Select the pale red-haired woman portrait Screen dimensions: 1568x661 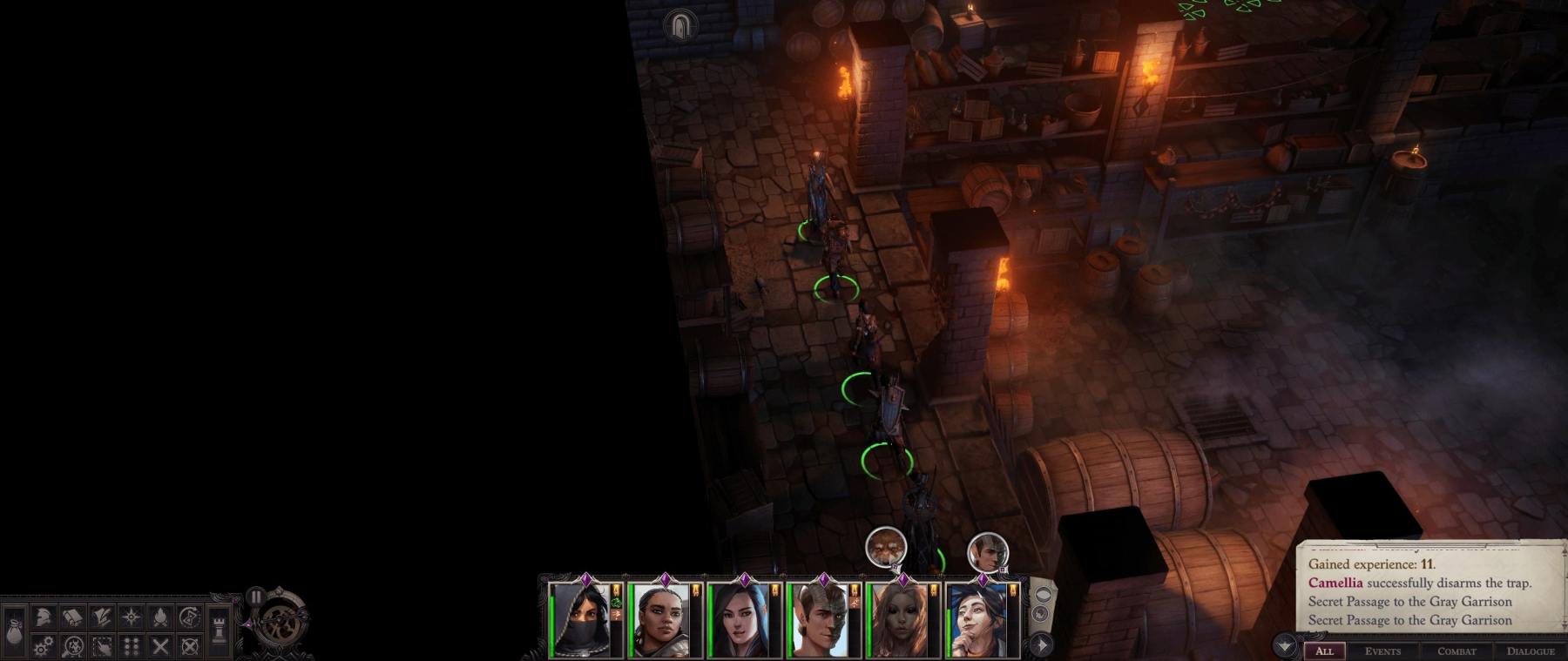coord(900,621)
